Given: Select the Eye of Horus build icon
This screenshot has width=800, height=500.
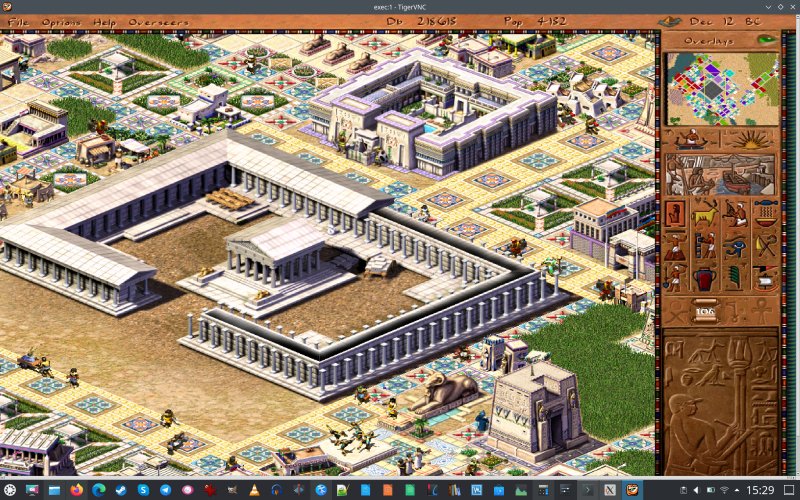Looking at the screenshot, I should click(x=736, y=245).
